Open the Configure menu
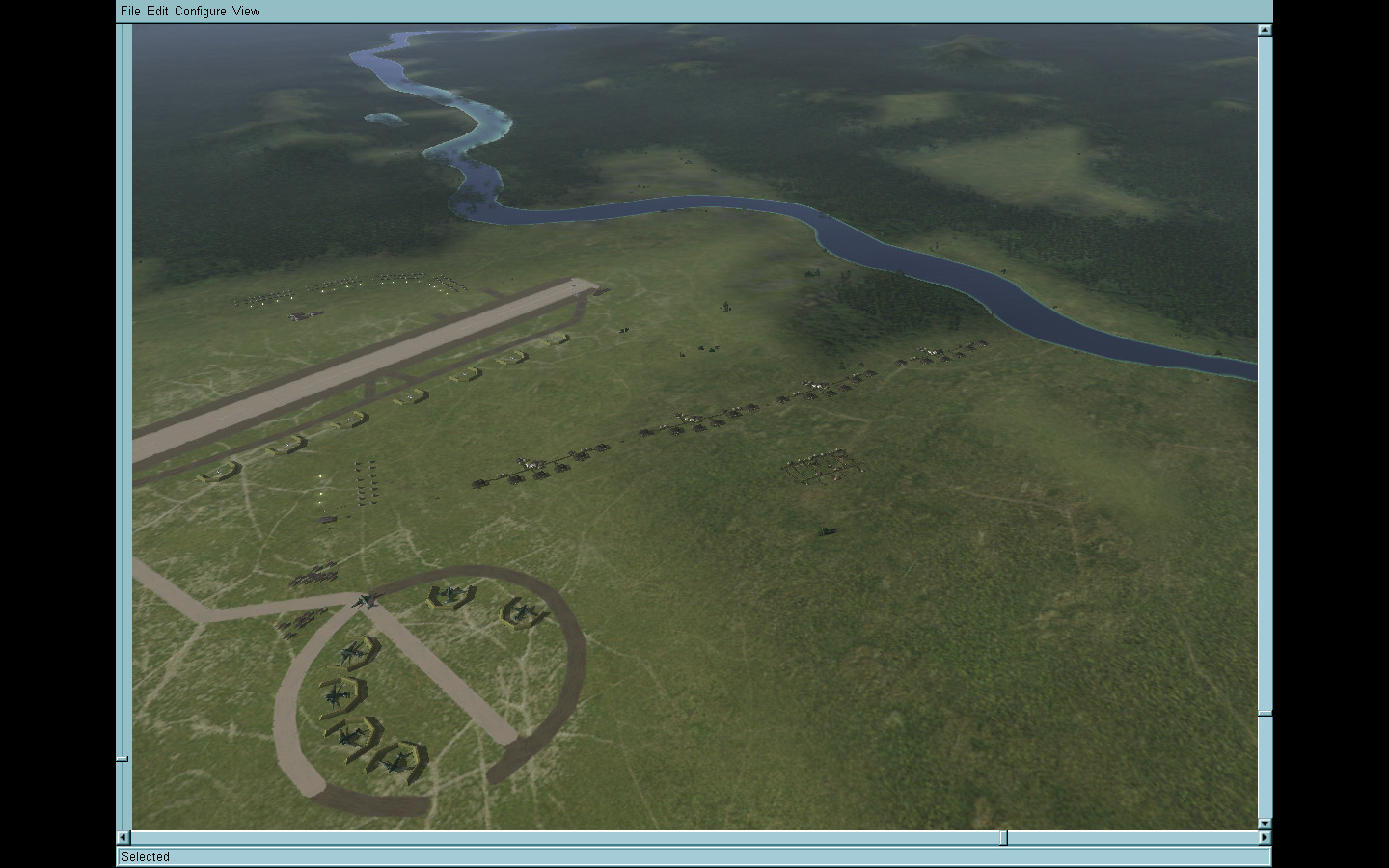 [x=201, y=11]
